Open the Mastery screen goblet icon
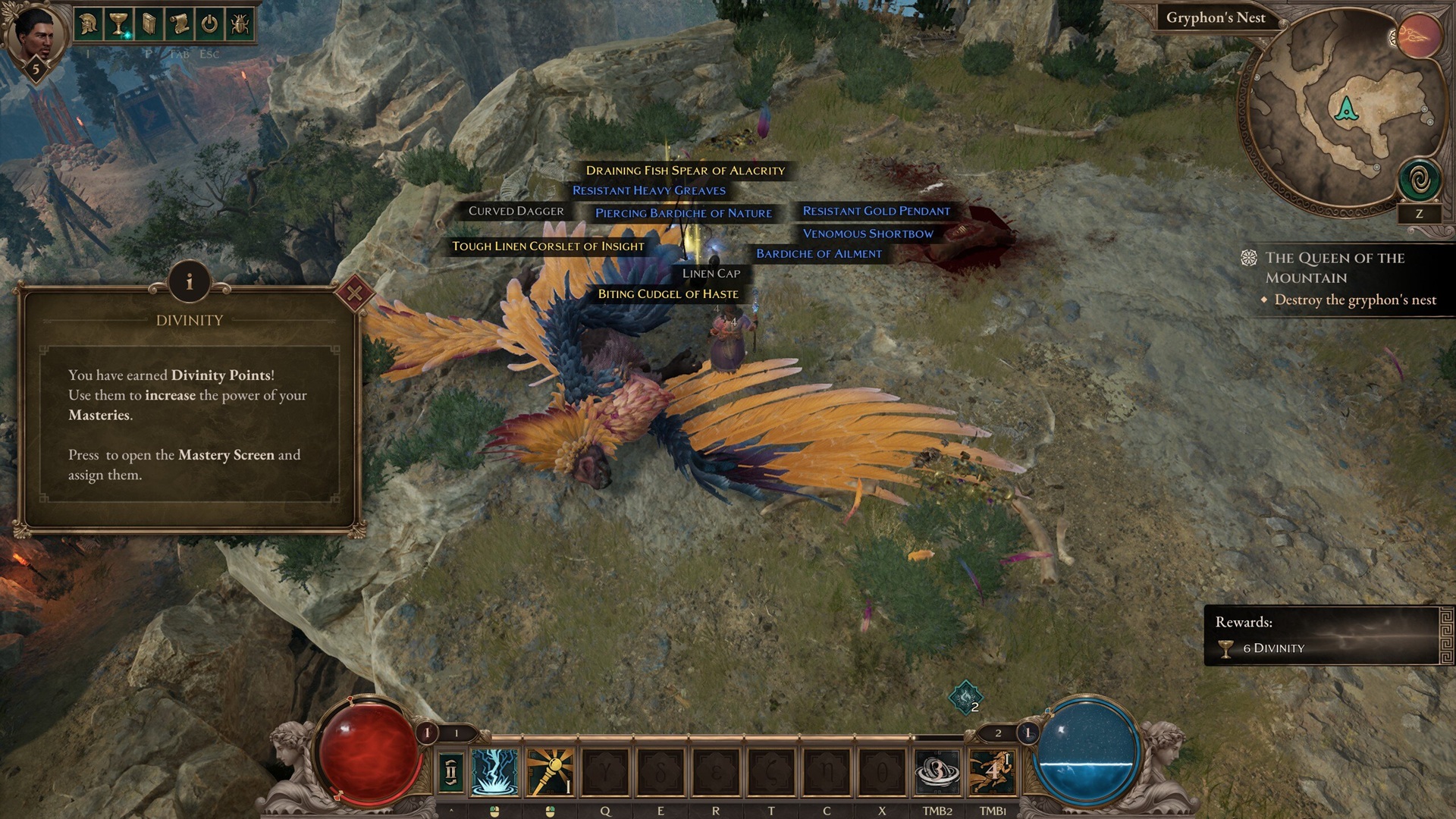 (x=118, y=24)
